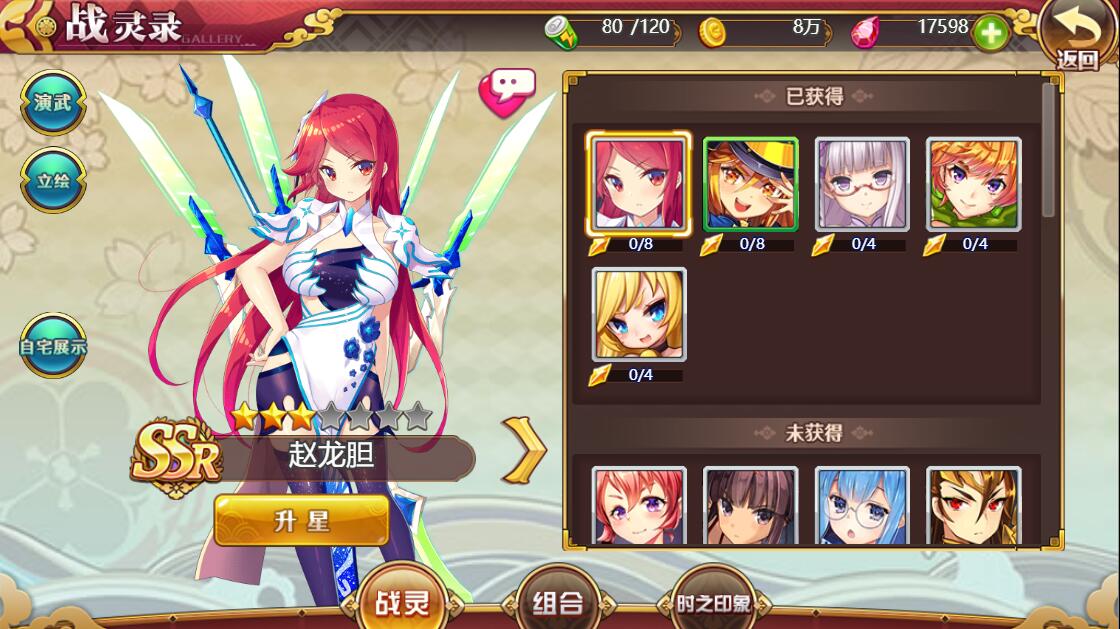Switch to the 组合 tab
The height and width of the screenshot is (629, 1120).
[x=557, y=603]
